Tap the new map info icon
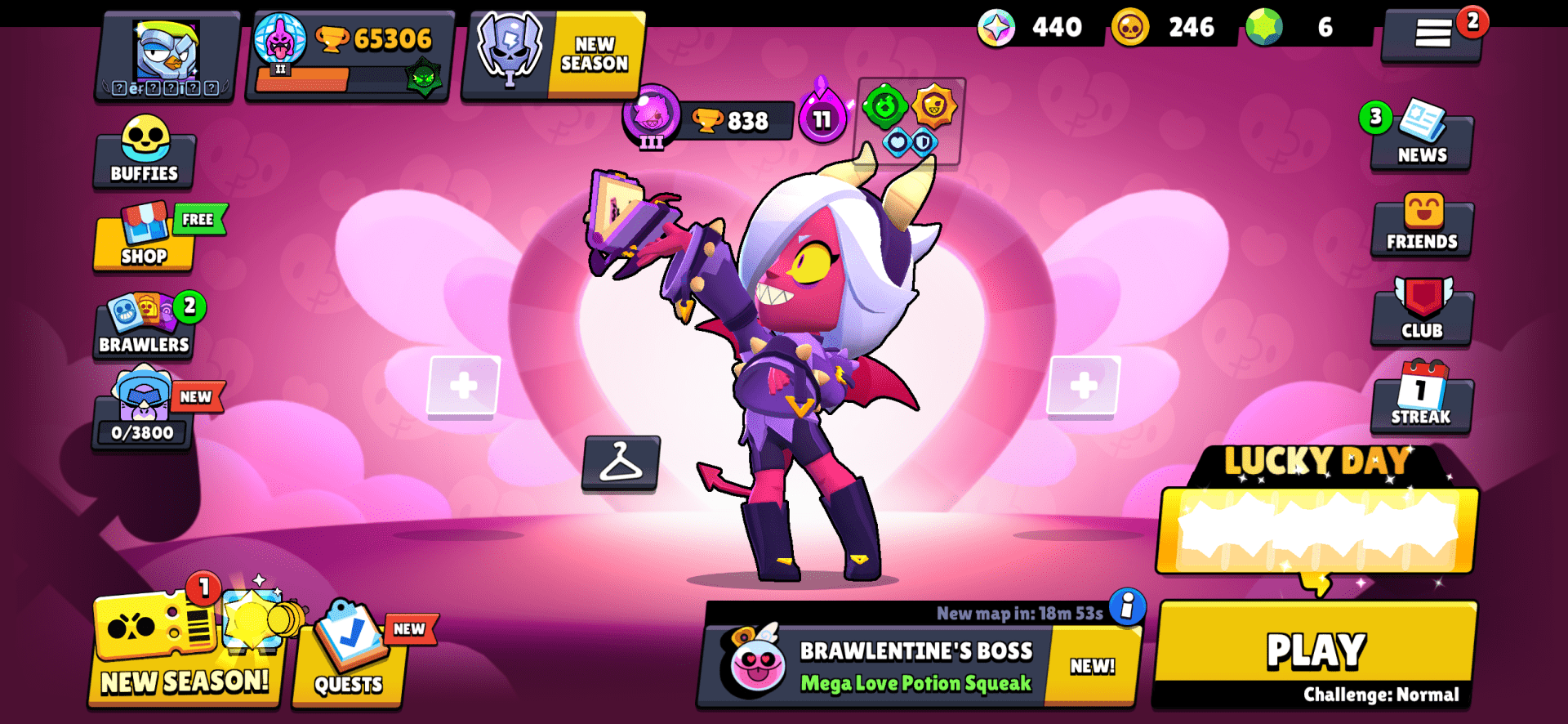This screenshot has height=724, width=1568. pos(1127,610)
